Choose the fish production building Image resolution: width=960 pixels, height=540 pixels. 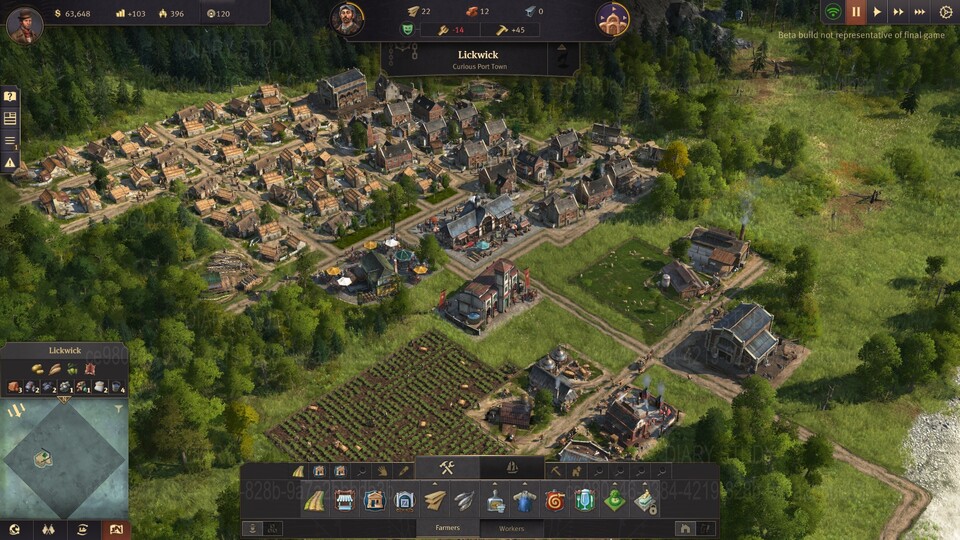(465, 500)
